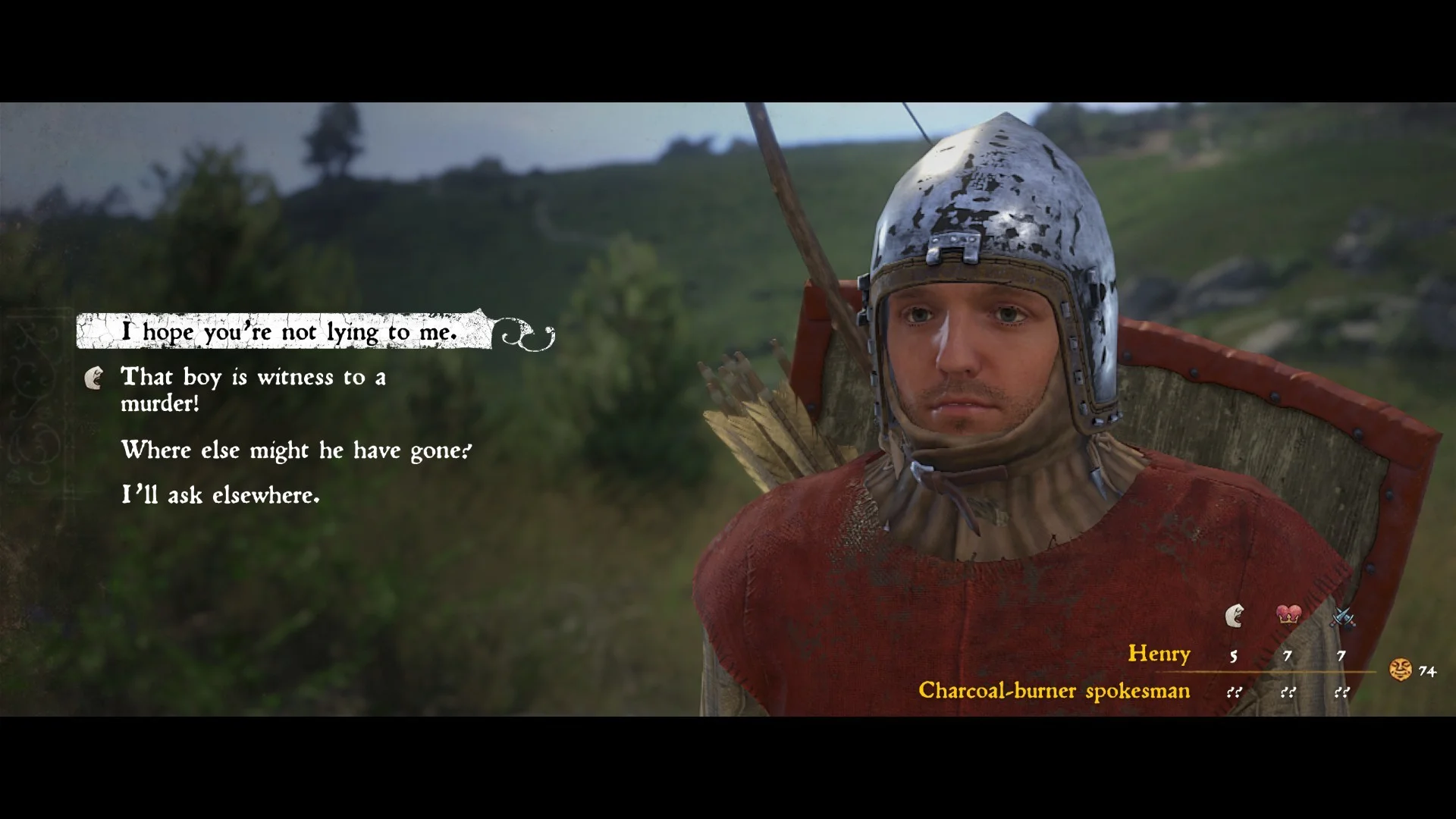Click the spokesman's unknown charisma question marks
The height and width of the screenshot is (819, 1456).
[1289, 691]
